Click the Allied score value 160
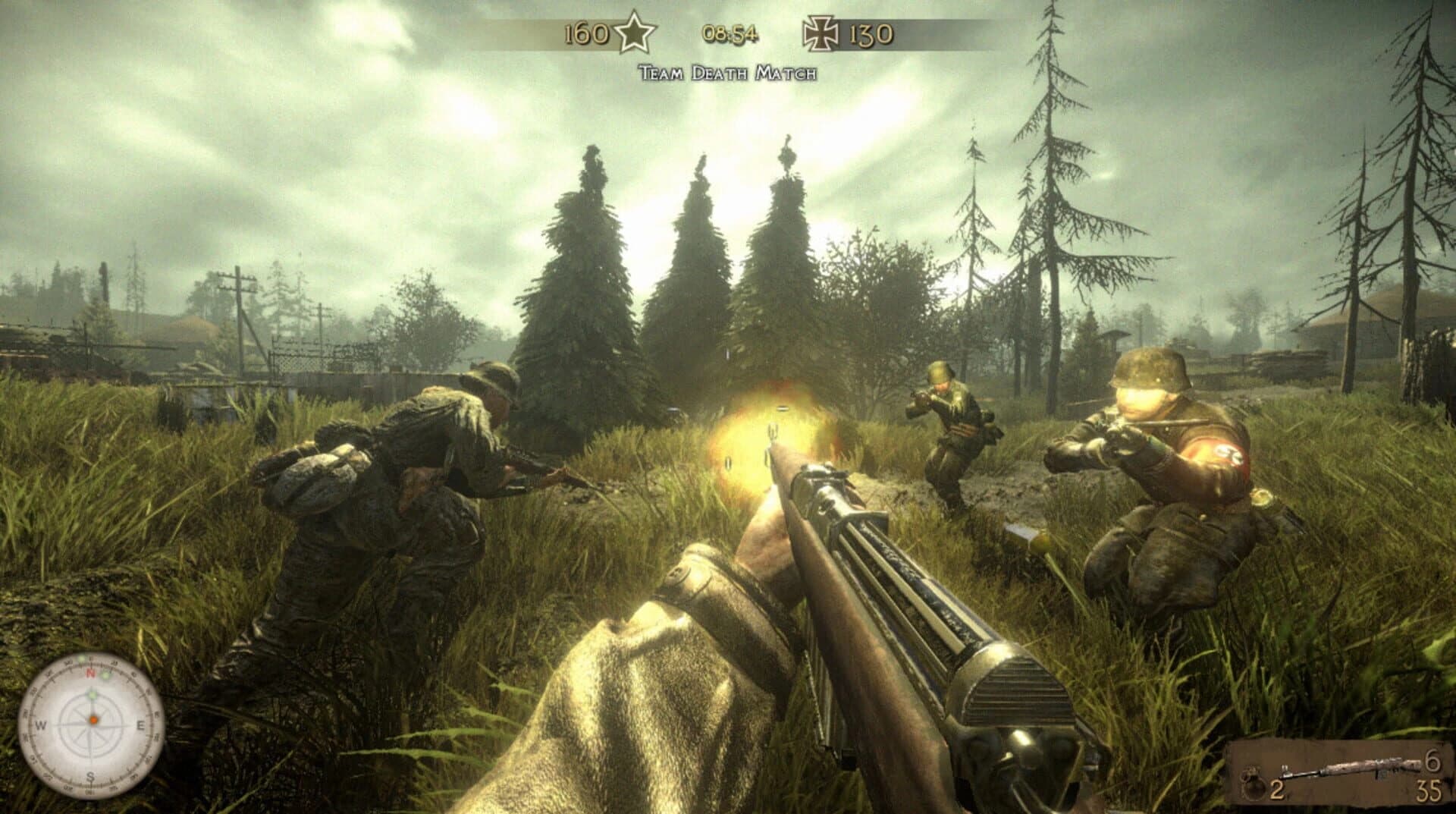Viewport: 1456px width, 814px height. pyautogui.click(x=586, y=32)
